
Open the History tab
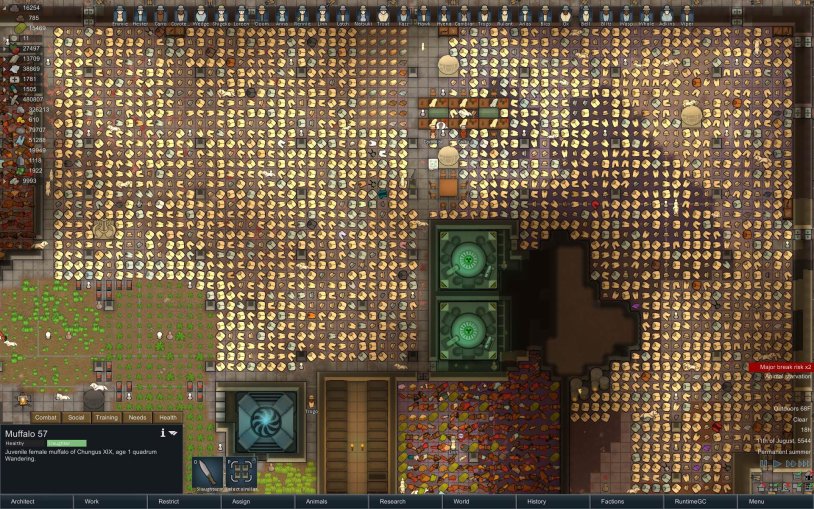tap(537, 501)
